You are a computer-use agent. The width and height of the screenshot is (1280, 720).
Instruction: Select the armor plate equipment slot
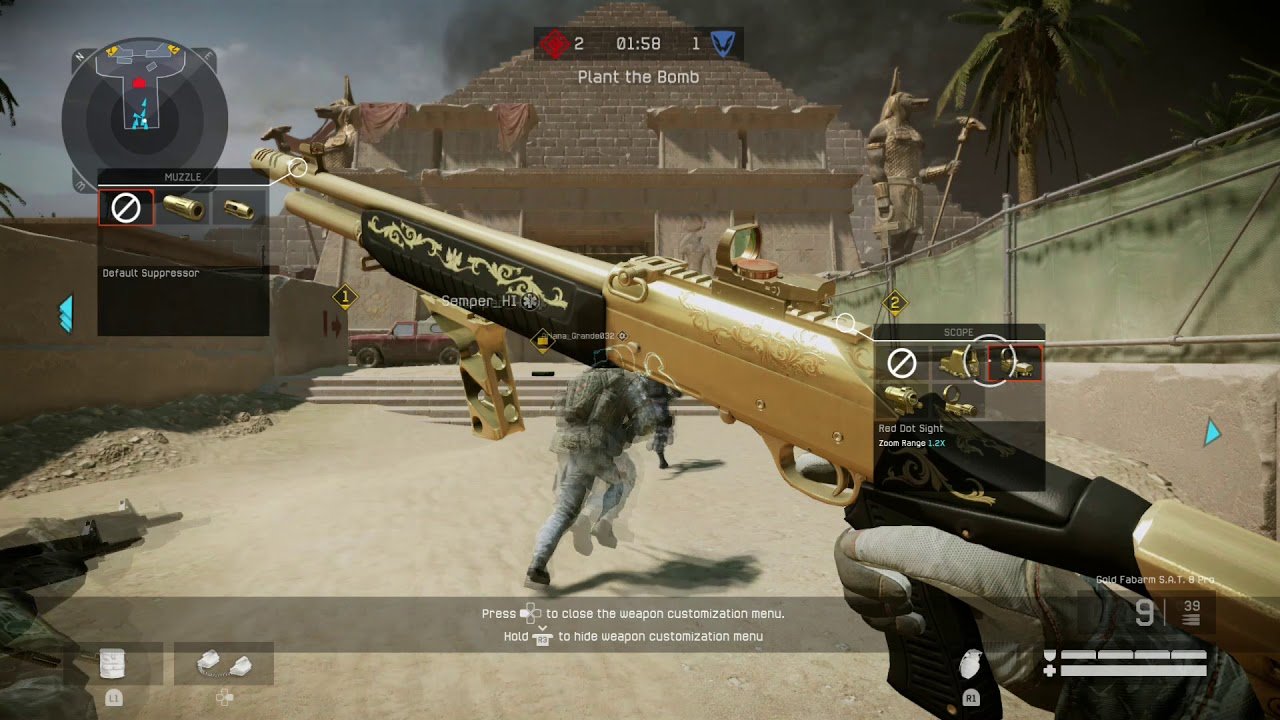pyautogui.click(x=113, y=664)
